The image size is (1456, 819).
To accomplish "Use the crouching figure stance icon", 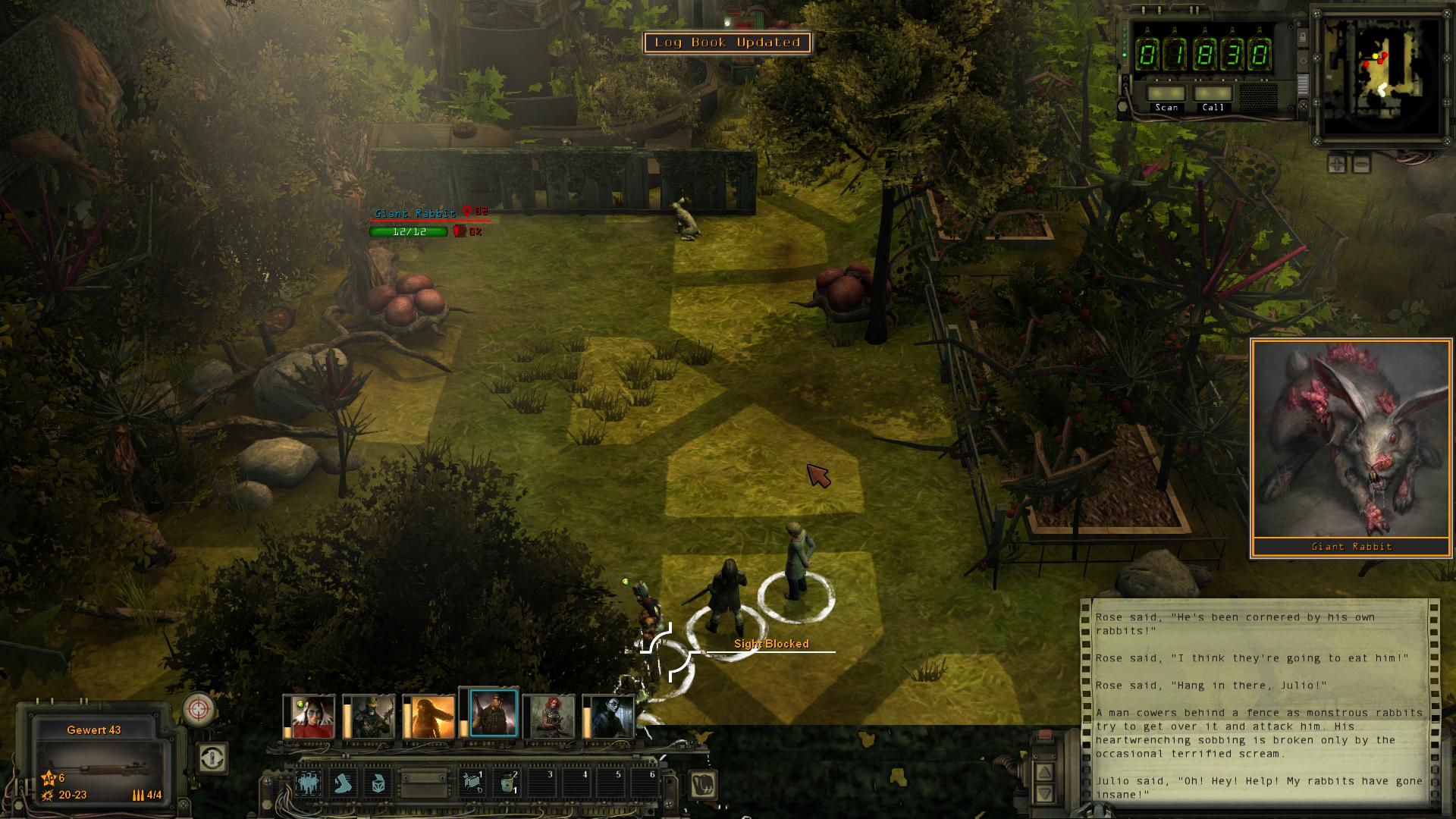I will point(378,783).
